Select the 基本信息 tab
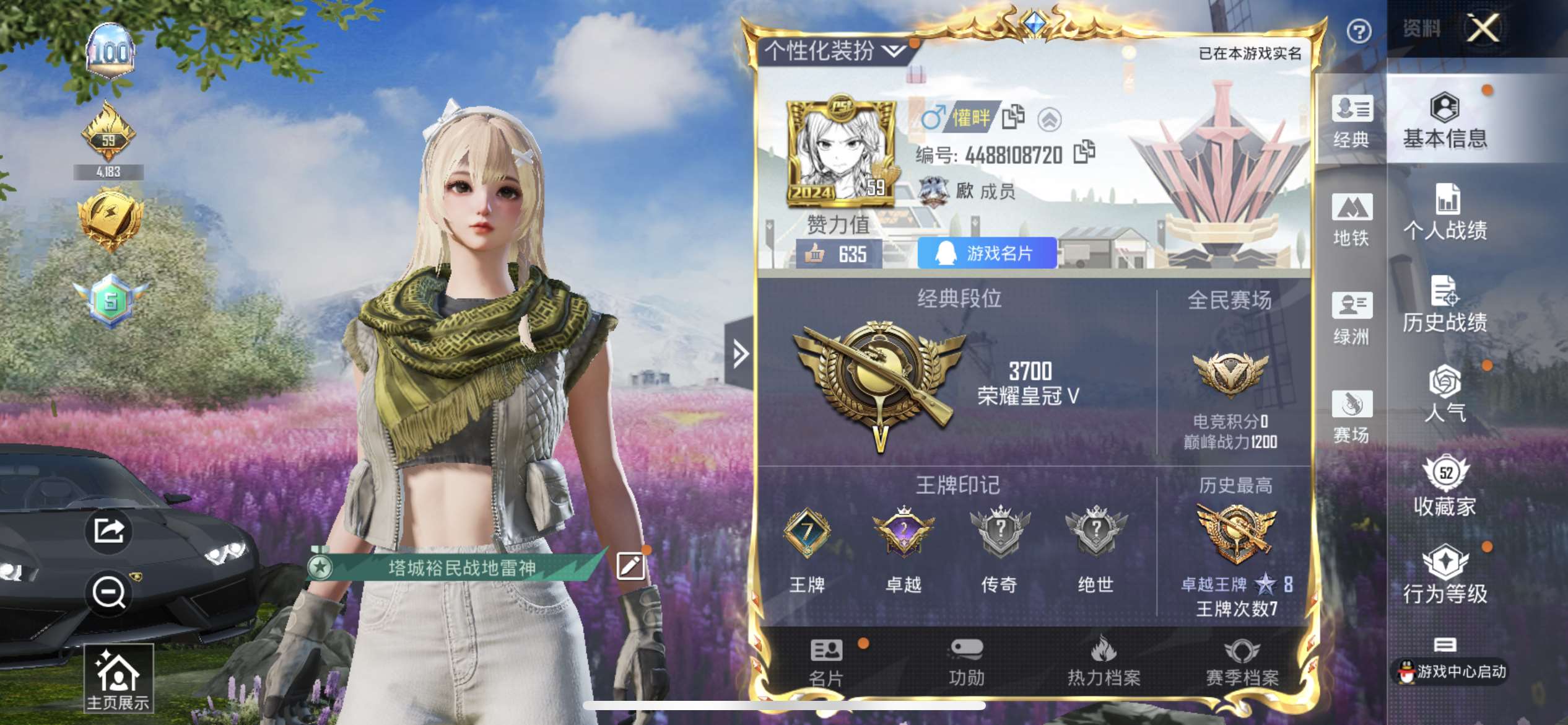Viewport: 1568px width, 725px height. click(x=1445, y=121)
